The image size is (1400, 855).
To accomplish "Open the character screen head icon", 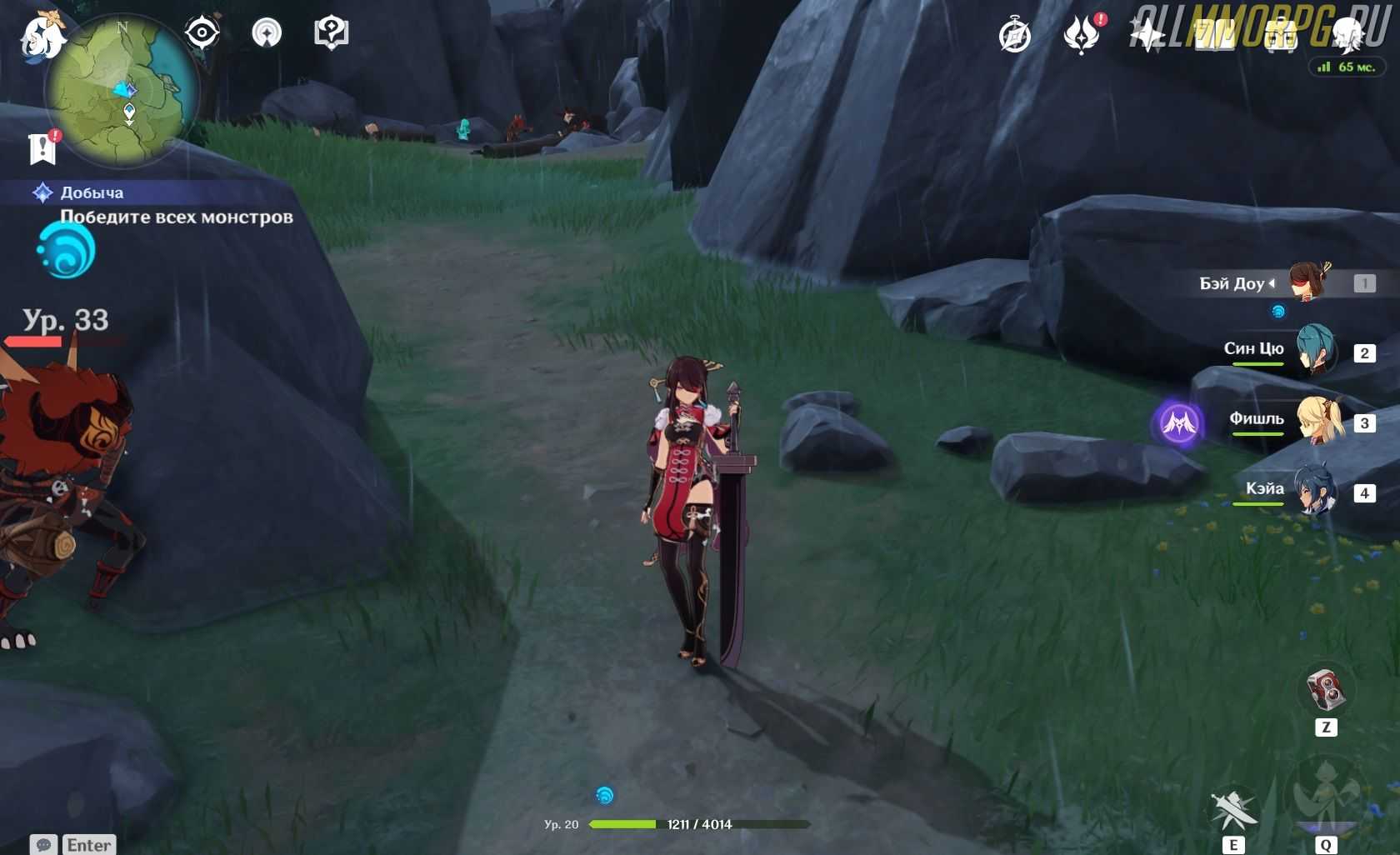I will pos(1347,34).
